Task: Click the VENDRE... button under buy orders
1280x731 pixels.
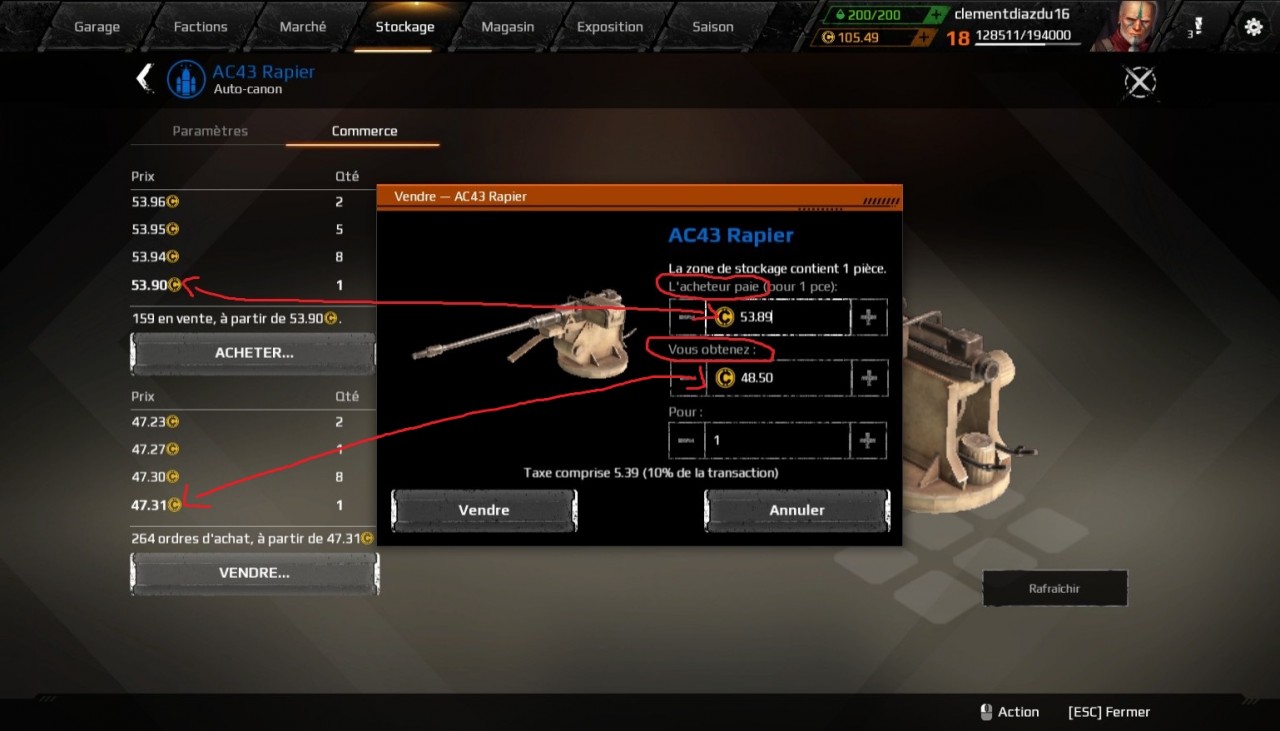Action: 254,573
